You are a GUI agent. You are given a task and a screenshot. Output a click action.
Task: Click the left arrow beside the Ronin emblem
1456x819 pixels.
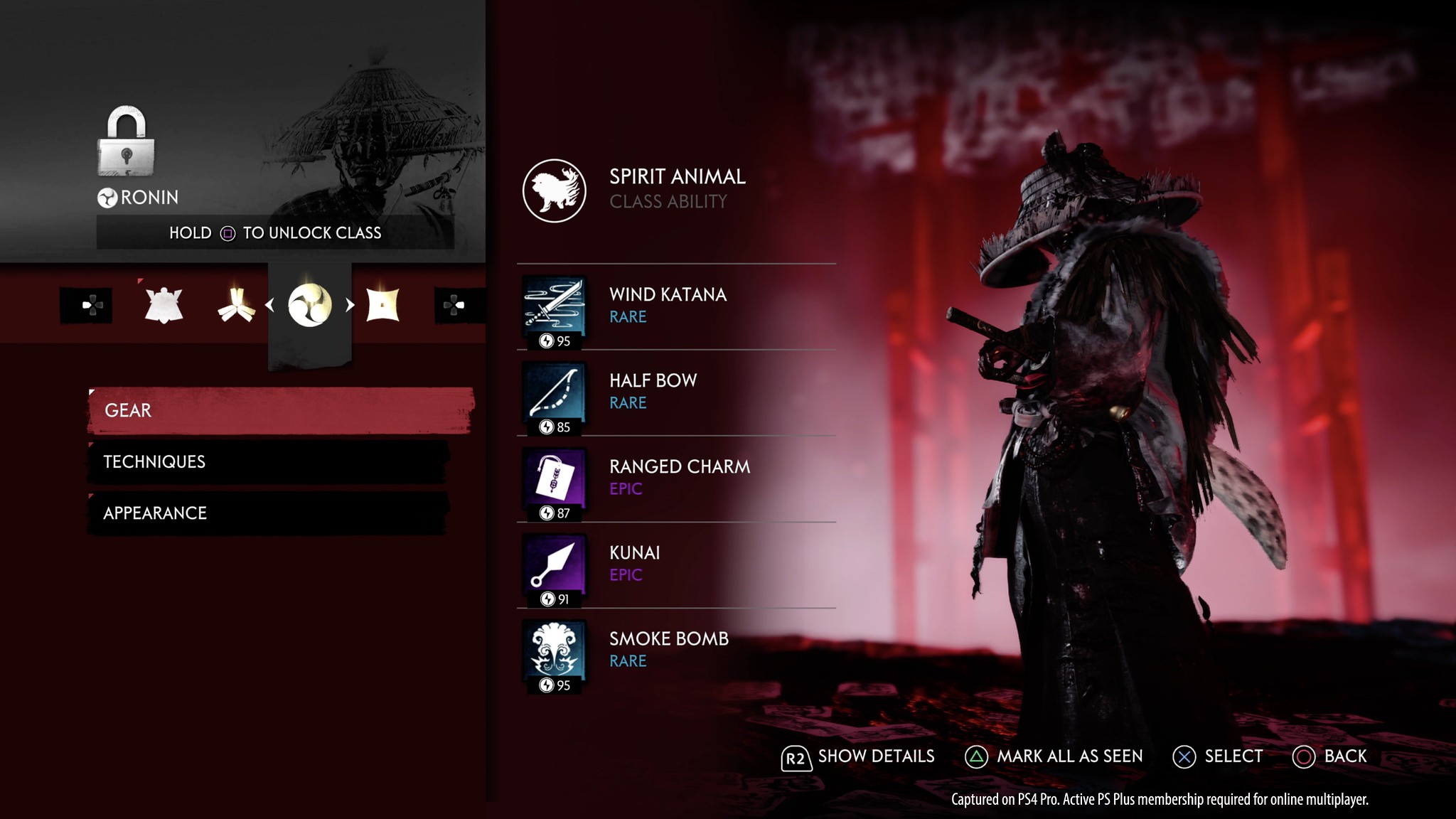click(x=270, y=305)
